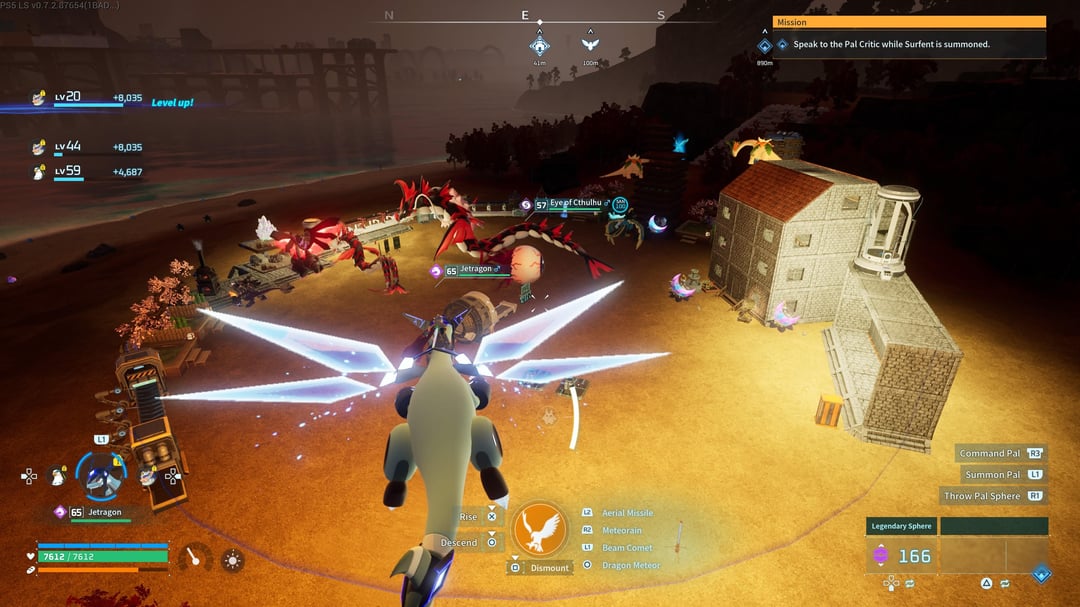Select the level 44 party member entry
The width and height of the screenshot is (1080, 607).
pos(68,148)
